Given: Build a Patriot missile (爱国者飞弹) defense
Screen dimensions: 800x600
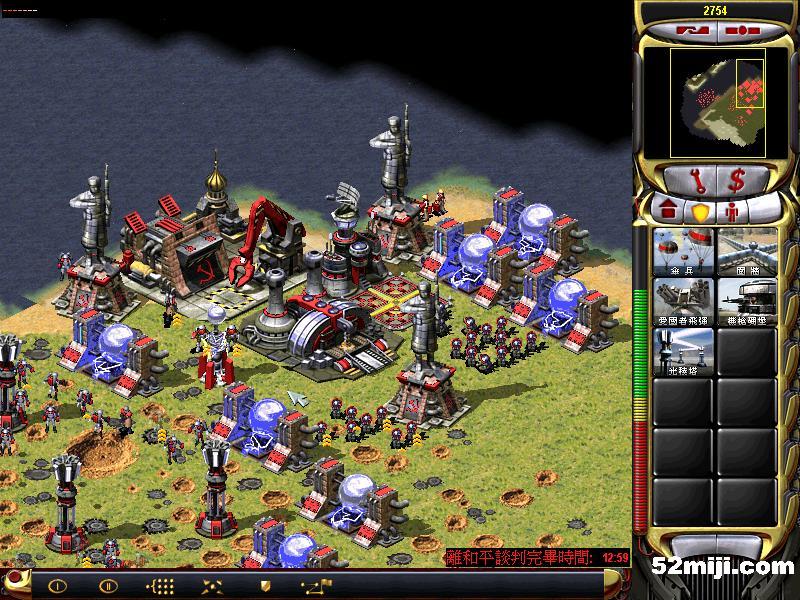Looking at the screenshot, I should (x=682, y=302).
